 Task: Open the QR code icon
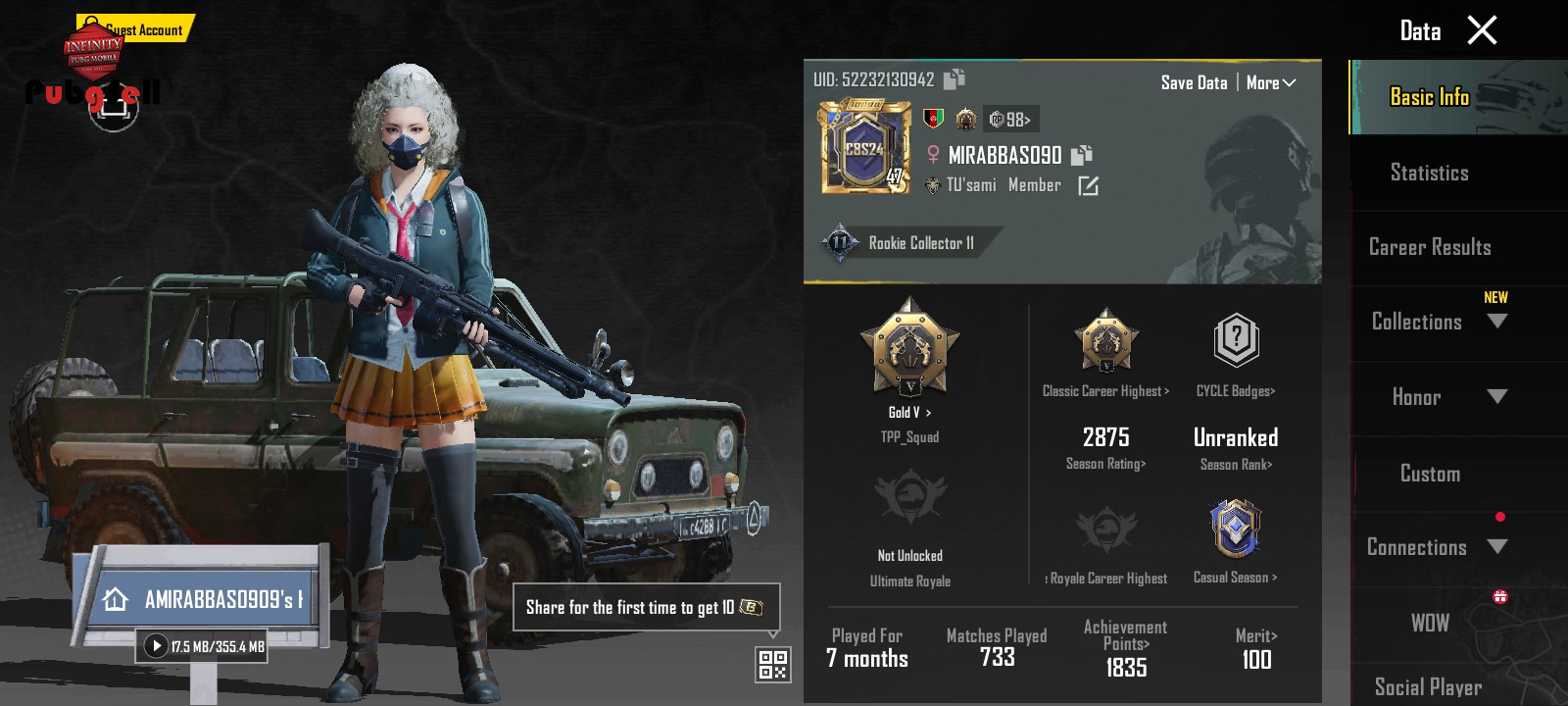point(773,665)
